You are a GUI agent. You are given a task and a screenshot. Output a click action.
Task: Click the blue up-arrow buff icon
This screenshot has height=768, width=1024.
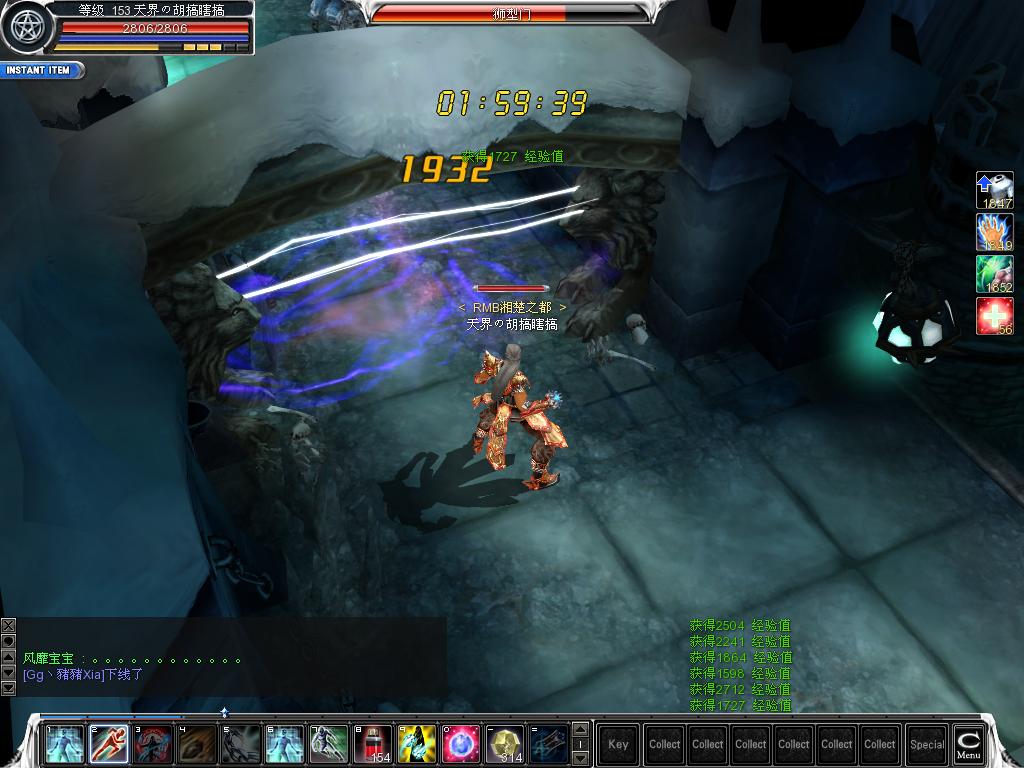pos(994,190)
